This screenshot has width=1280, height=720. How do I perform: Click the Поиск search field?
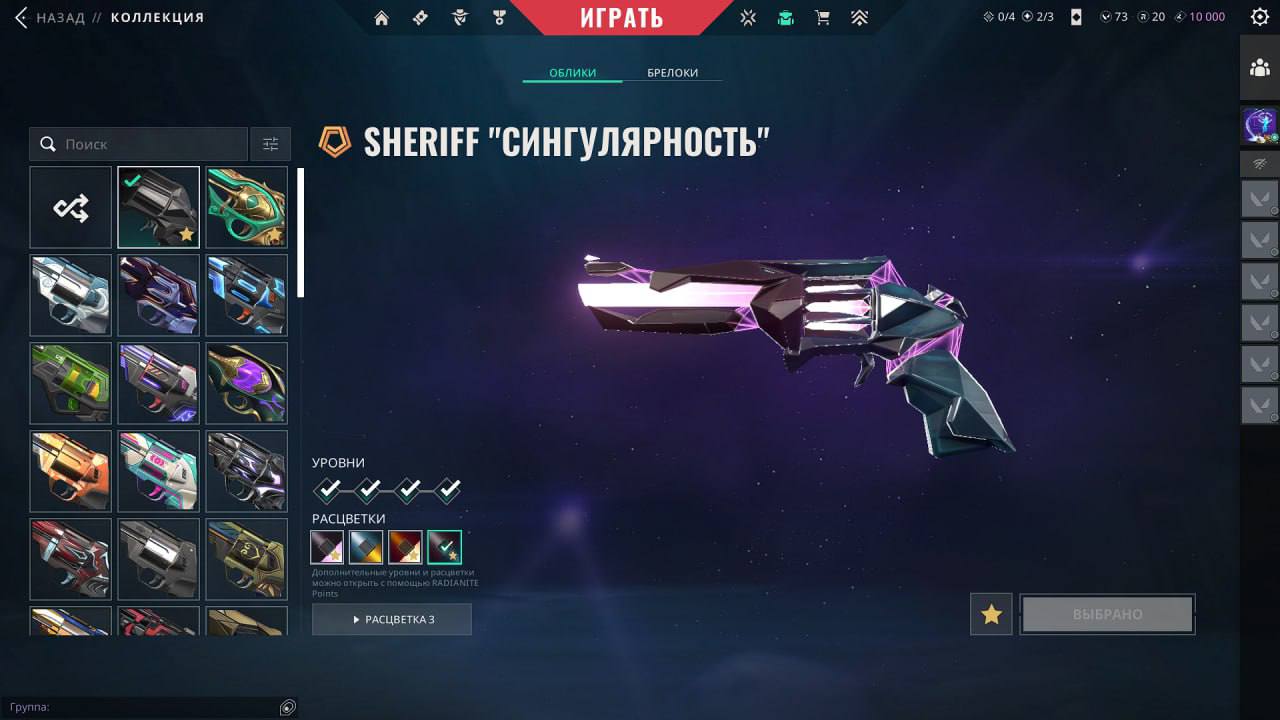click(x=150, y=144)
